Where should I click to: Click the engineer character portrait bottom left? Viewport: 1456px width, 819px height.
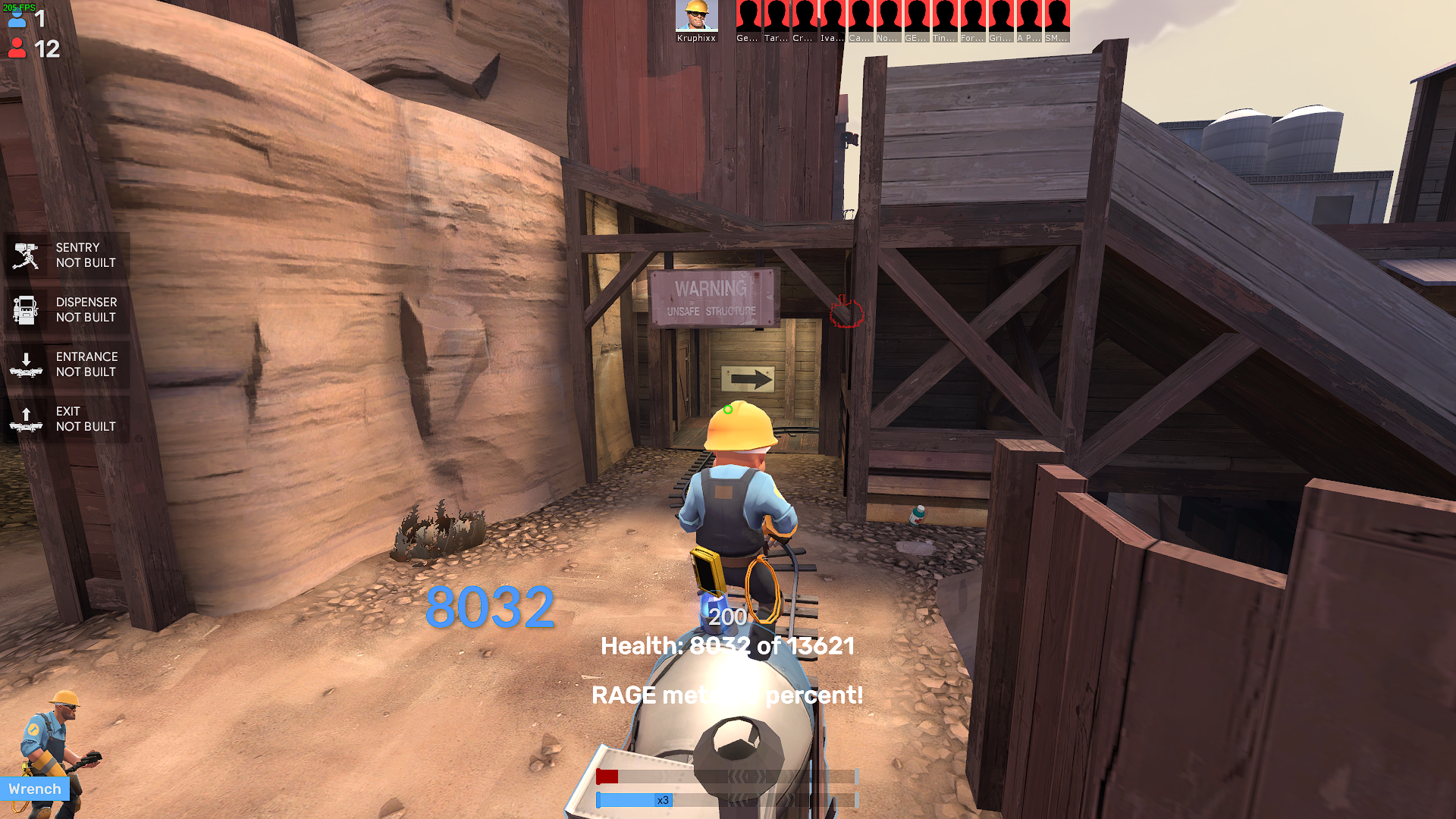[57, 747]
